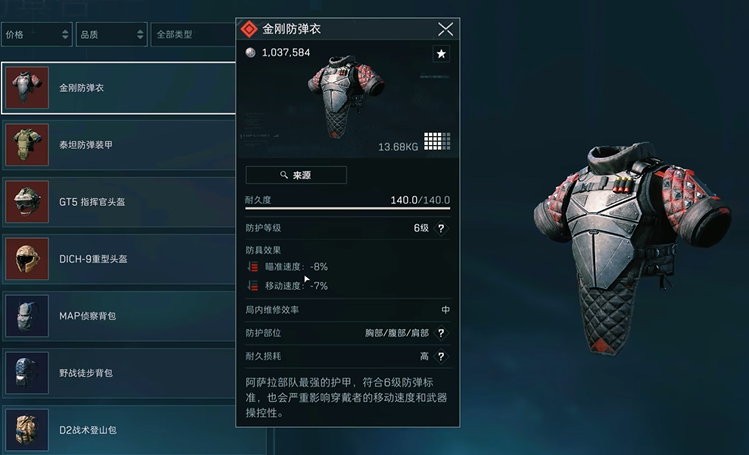This screenshot has width=749, height=455.
Task: Choose the GT5 指挥官头盔 item
Action: [120, 202]
